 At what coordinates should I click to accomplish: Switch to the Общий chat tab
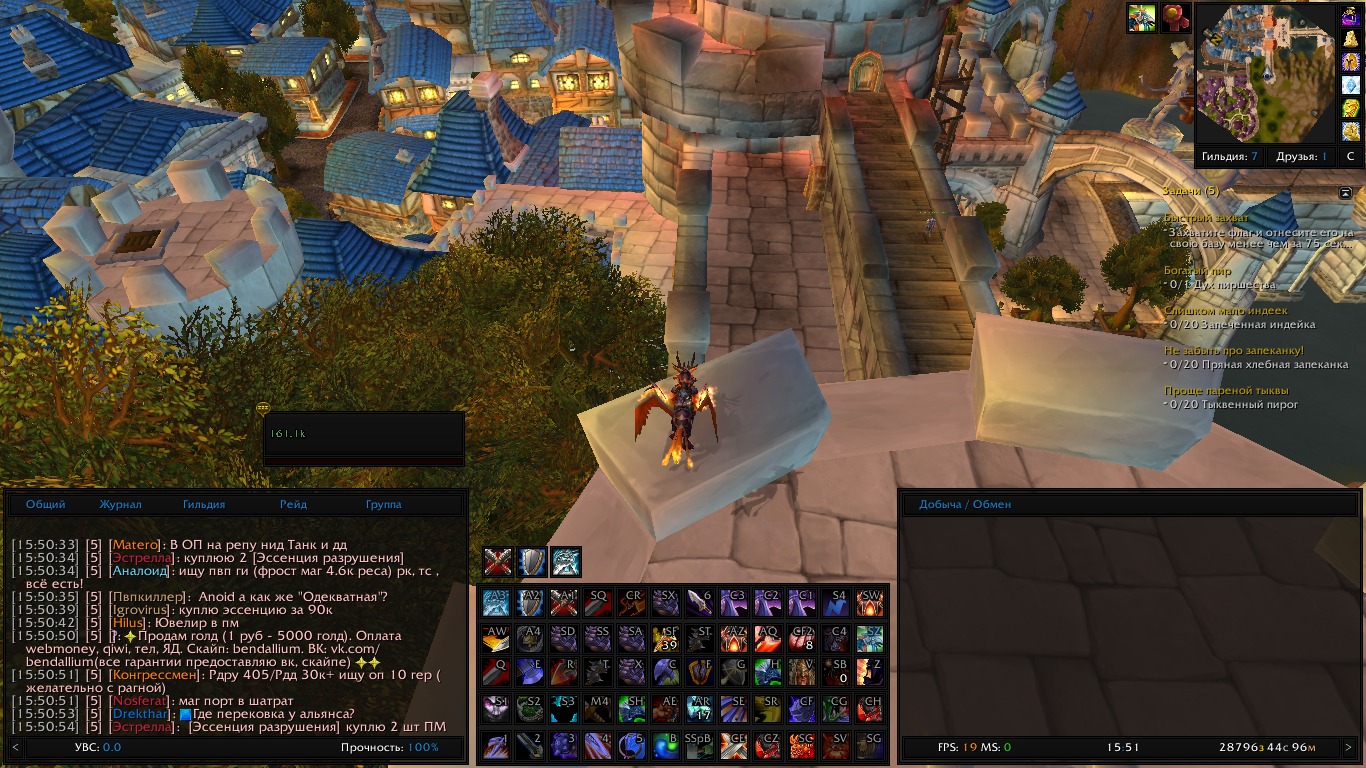(x=46, y=505)
